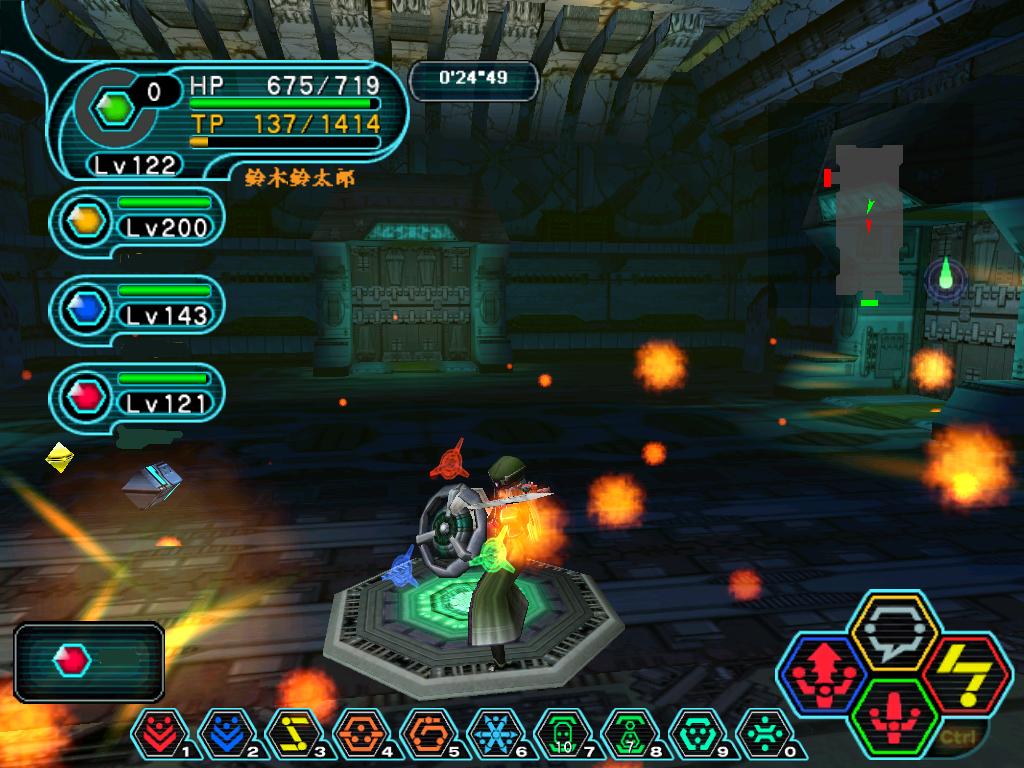Viewport: 1024px width, 768px height.
Task: Click the speech bubble action hexagon
Action: 892,633
